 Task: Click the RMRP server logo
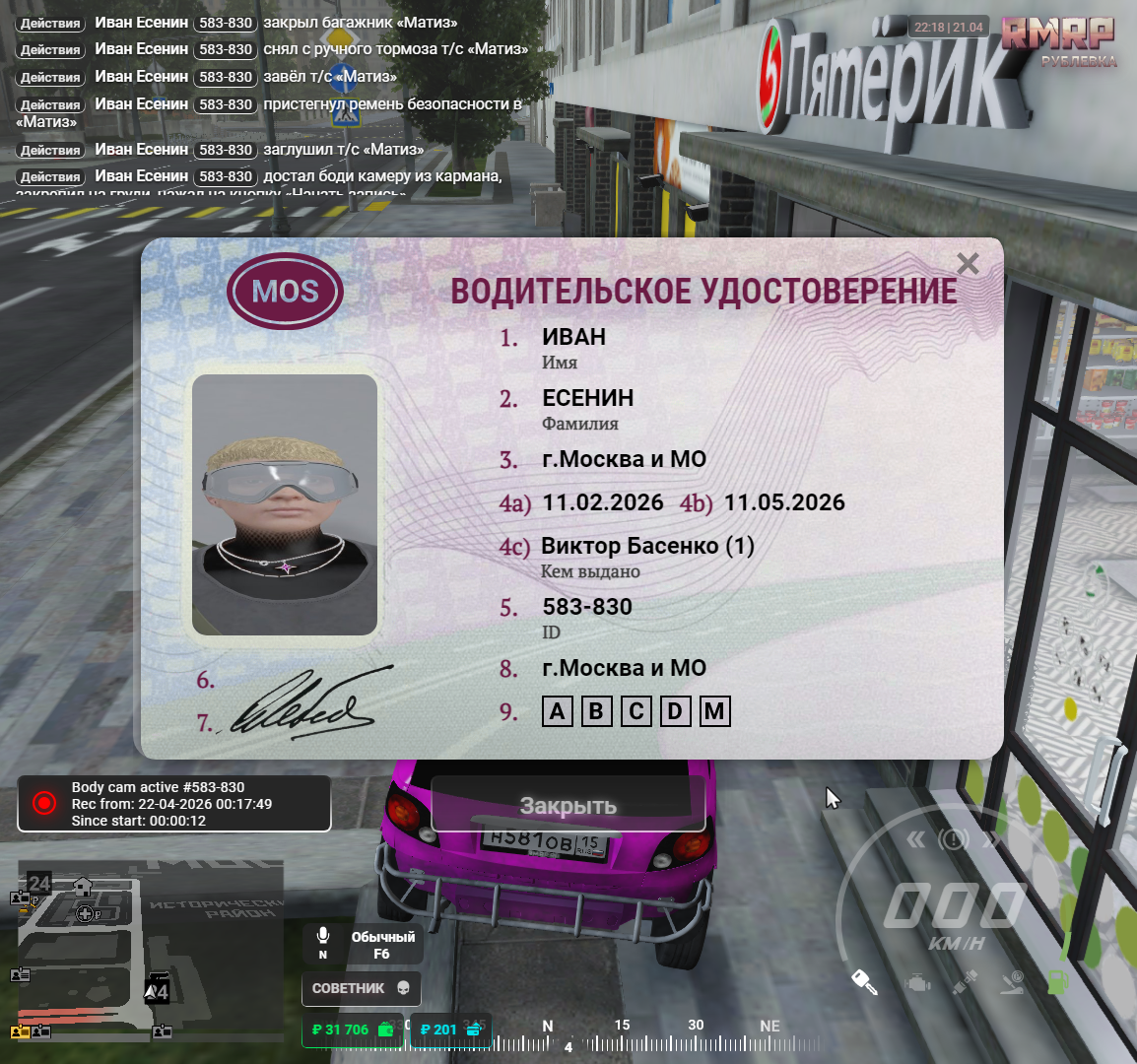point(1058,39)
